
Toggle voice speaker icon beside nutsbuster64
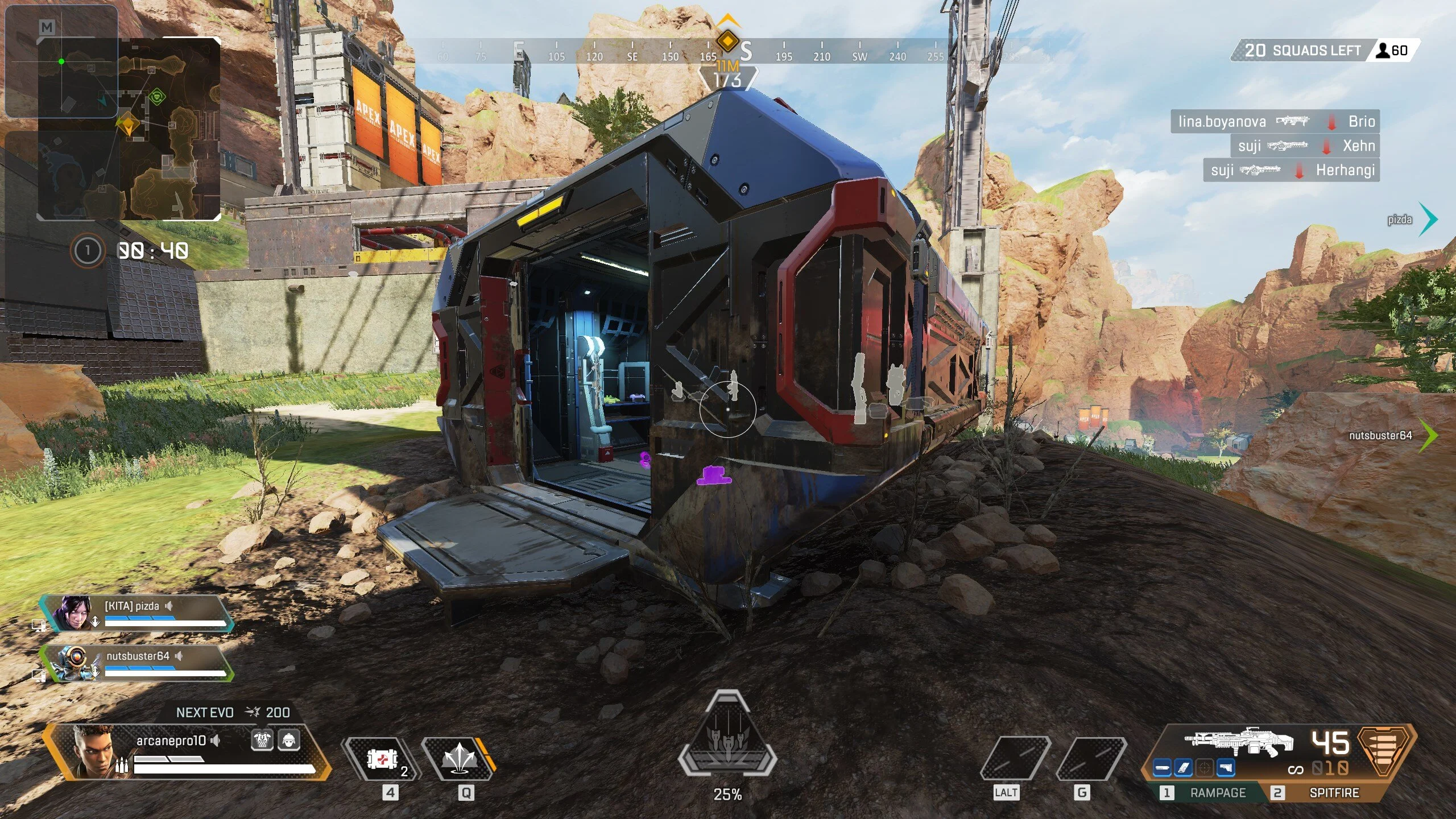click(x=179, y=656)
